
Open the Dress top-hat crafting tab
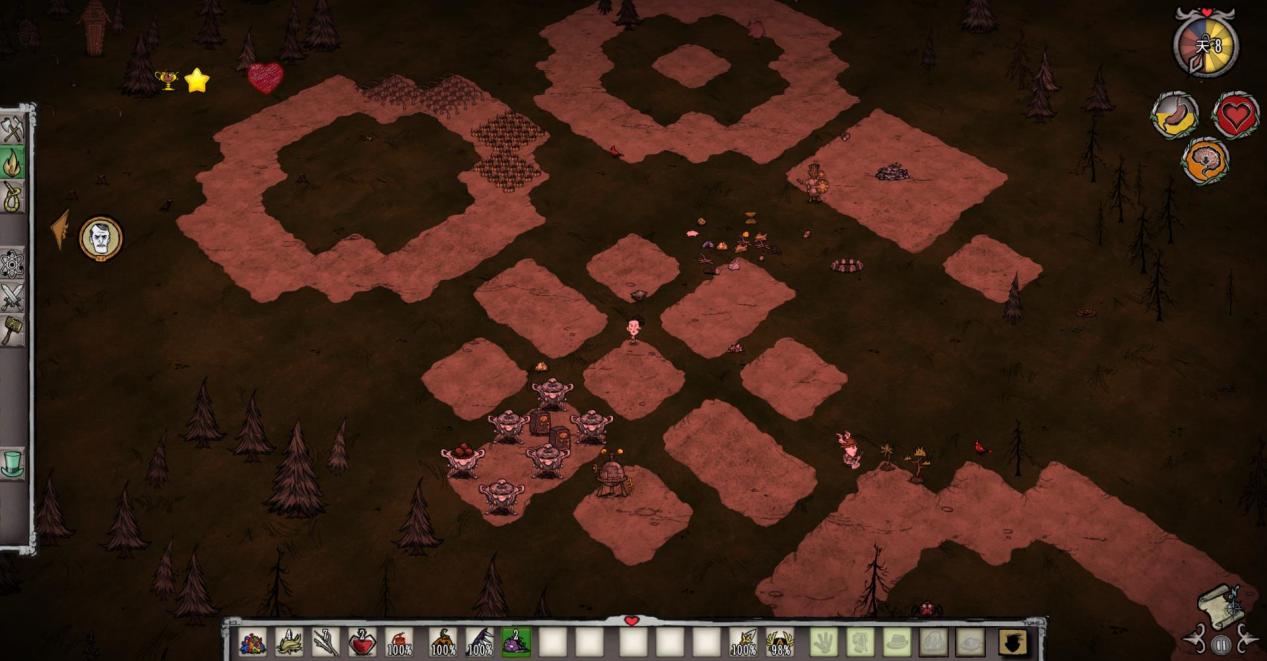tap(12, 464)
